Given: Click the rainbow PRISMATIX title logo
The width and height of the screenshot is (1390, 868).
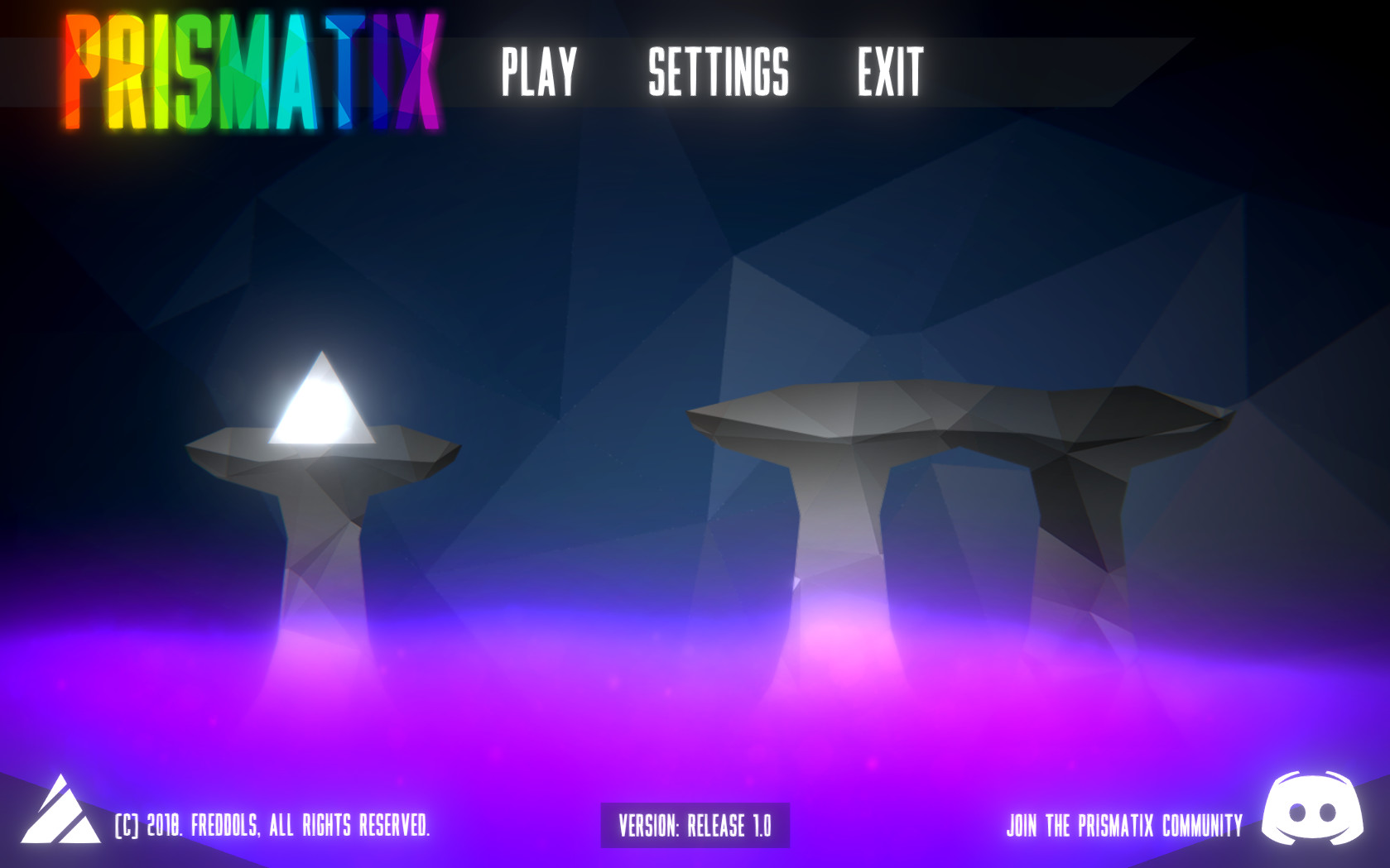Looking at the screenshot, I should 253,70.
